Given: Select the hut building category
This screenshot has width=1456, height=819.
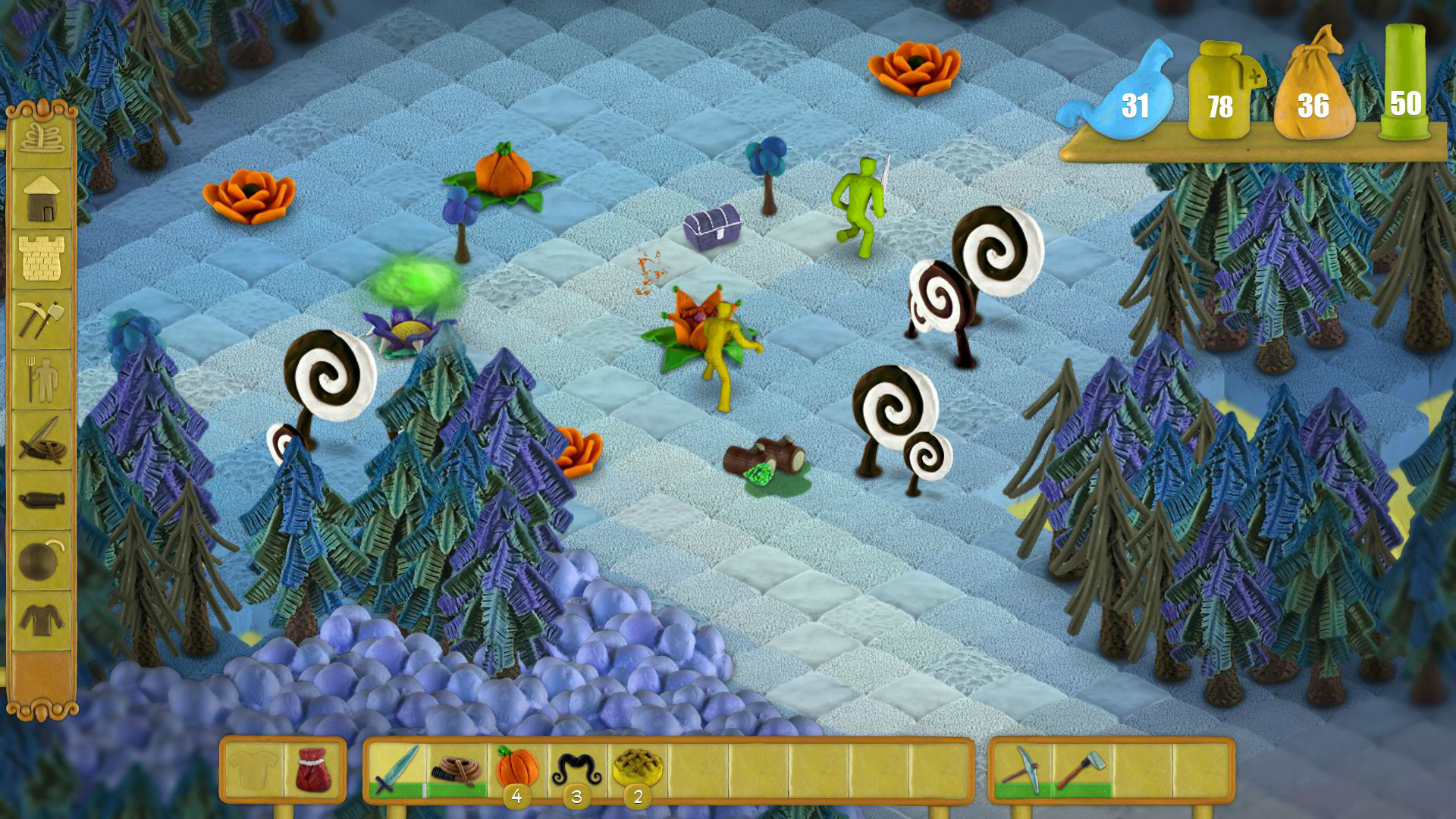Looking at the screenshot, I should coord(42,198).
